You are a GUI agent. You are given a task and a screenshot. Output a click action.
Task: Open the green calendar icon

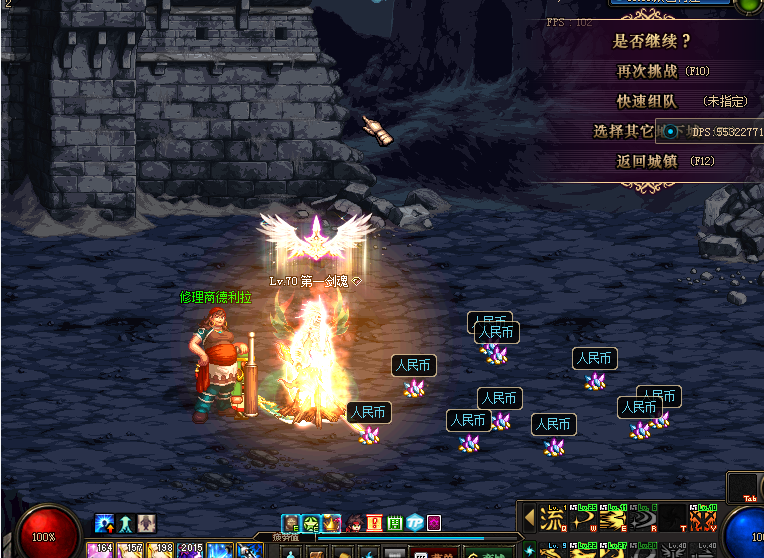[x=394, y=522]
